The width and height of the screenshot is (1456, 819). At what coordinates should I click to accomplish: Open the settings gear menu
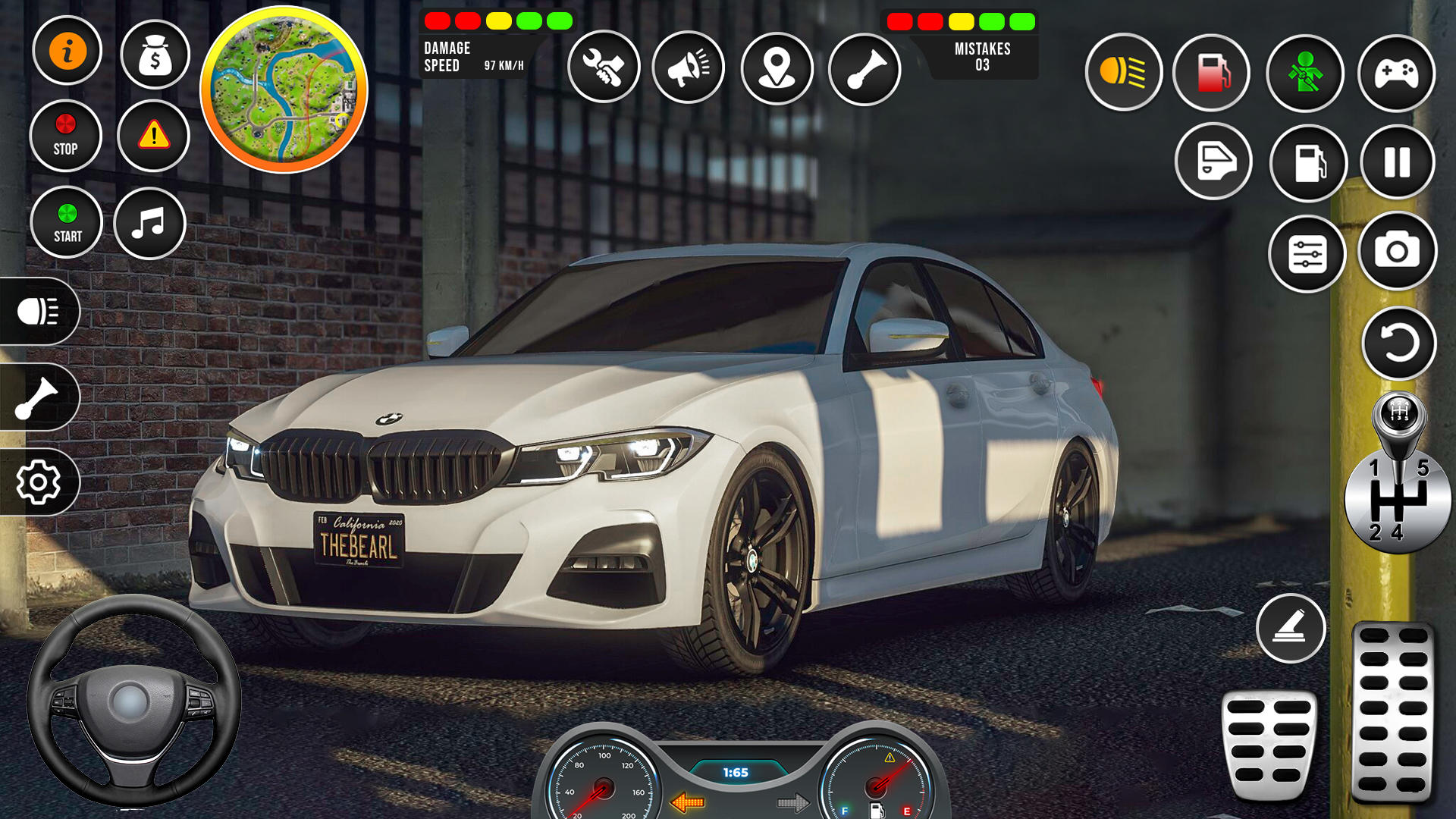38,482
